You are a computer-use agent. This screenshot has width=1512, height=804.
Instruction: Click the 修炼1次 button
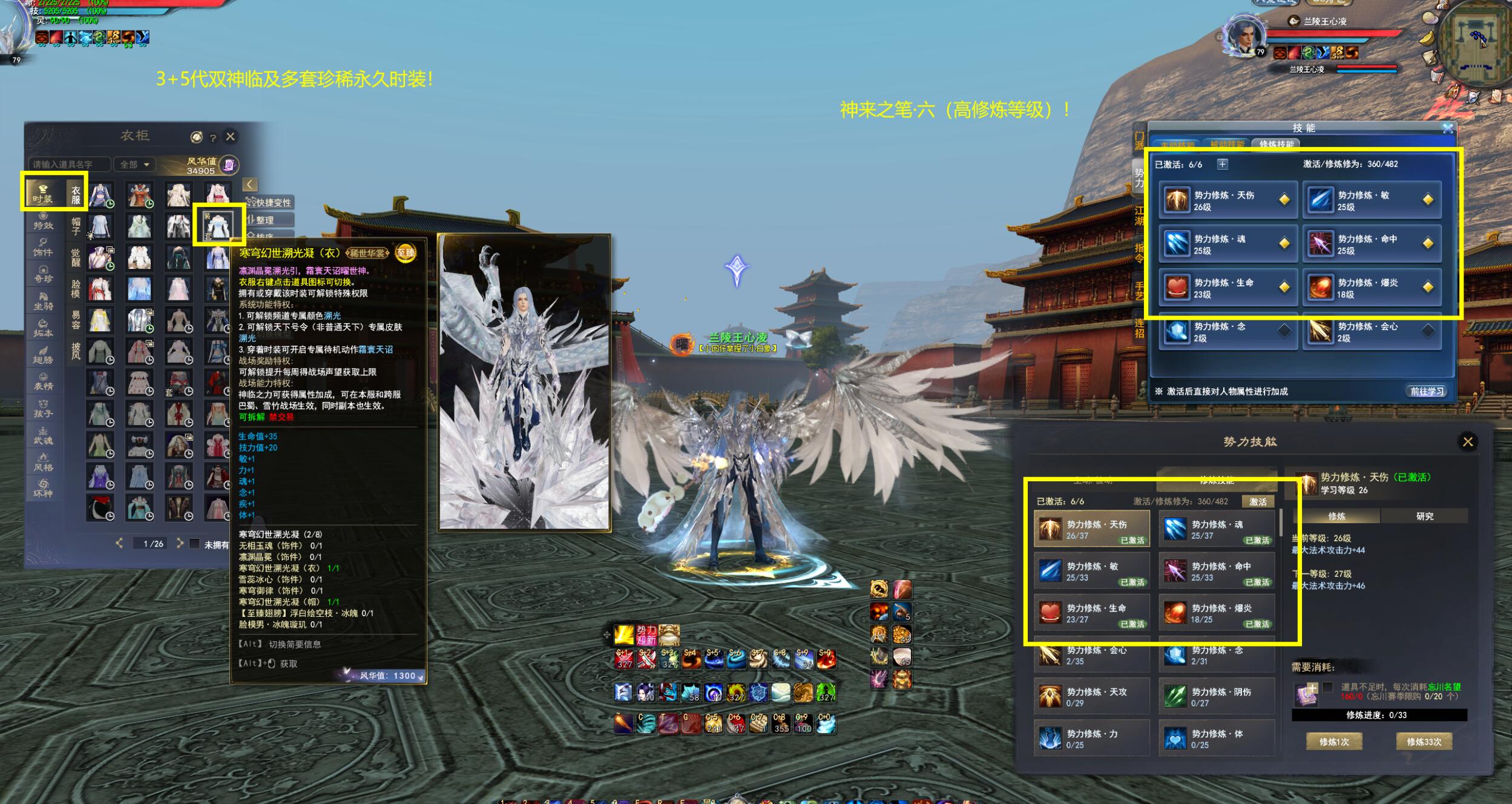1333,742
